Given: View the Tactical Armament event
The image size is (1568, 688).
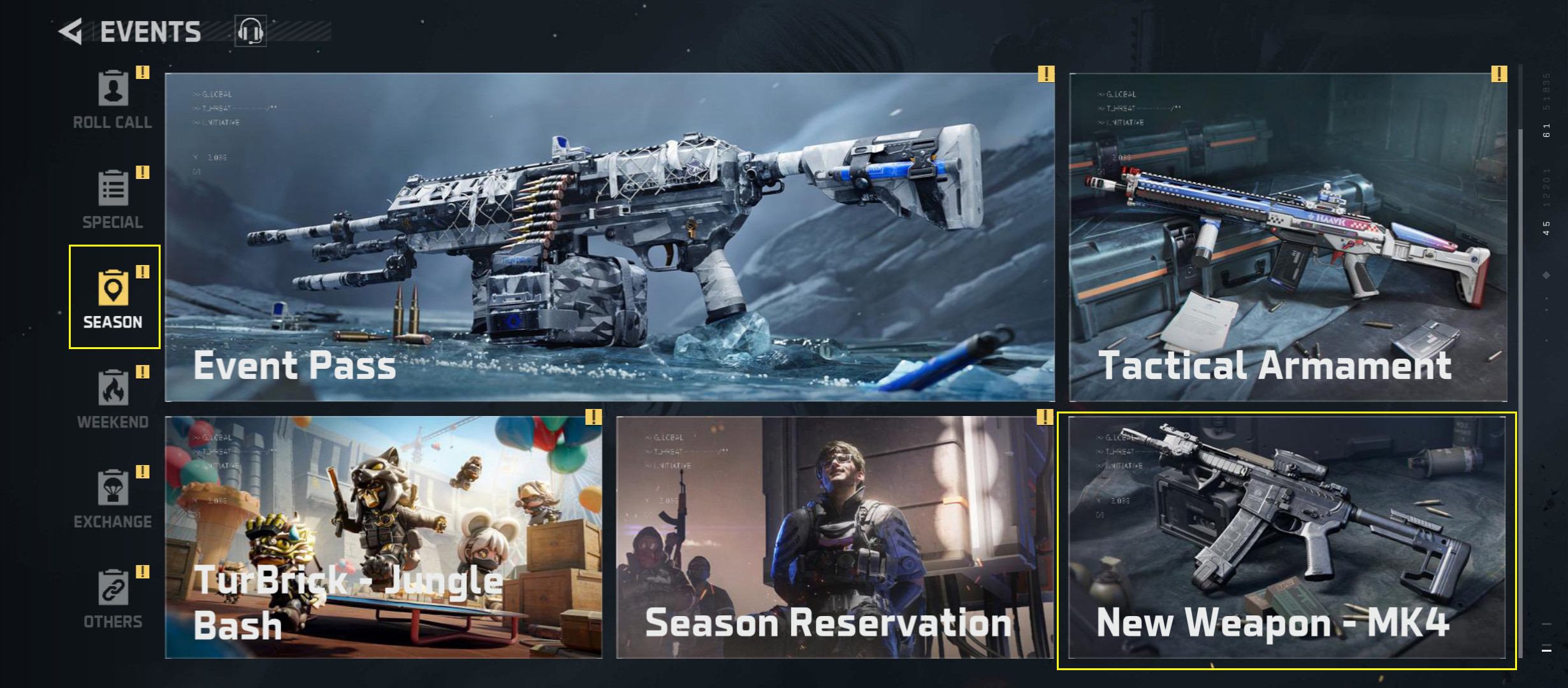Looking at the screenshot, I should [x=1288, y=237].
